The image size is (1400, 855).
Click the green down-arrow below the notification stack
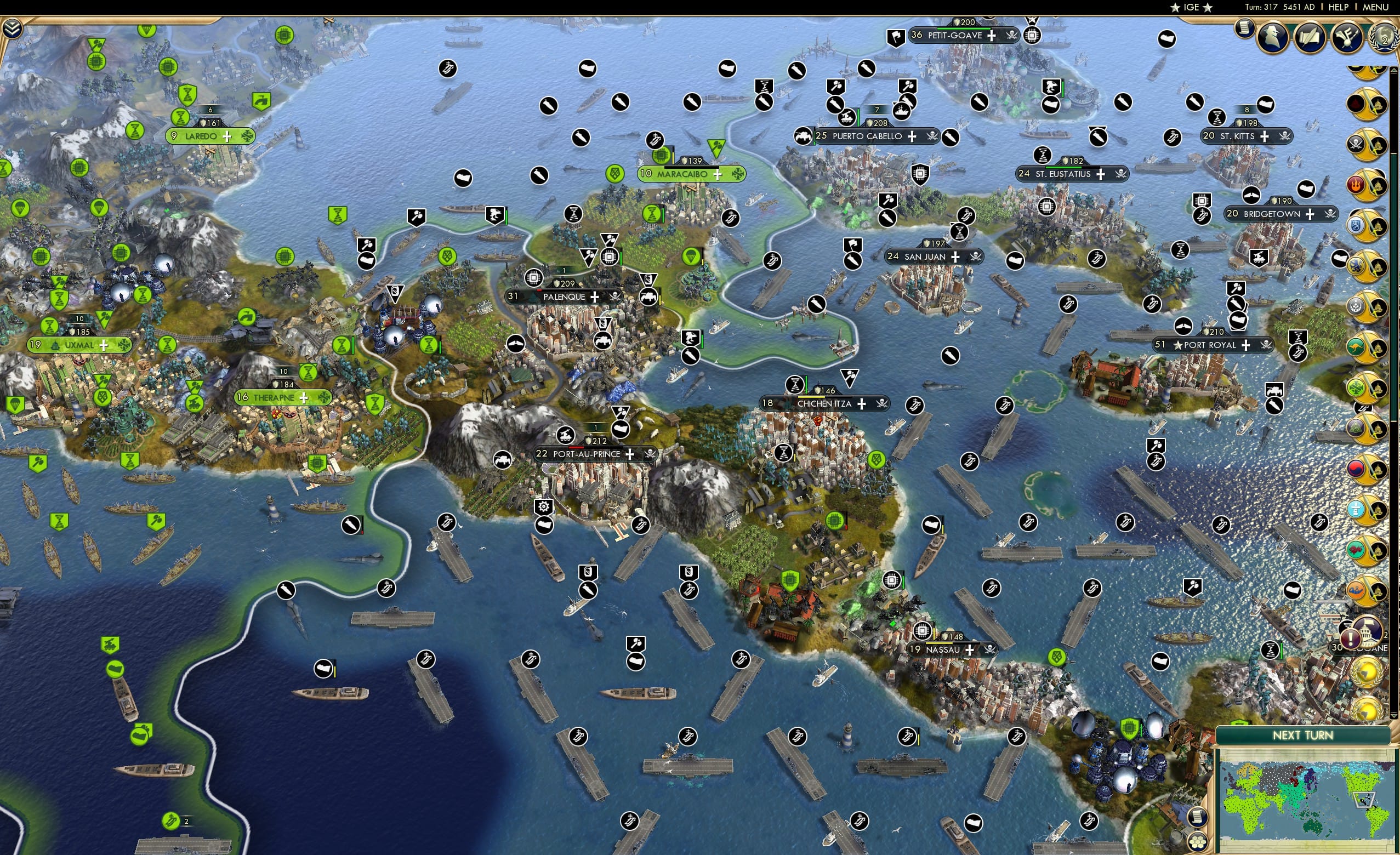coord(1393,716)
